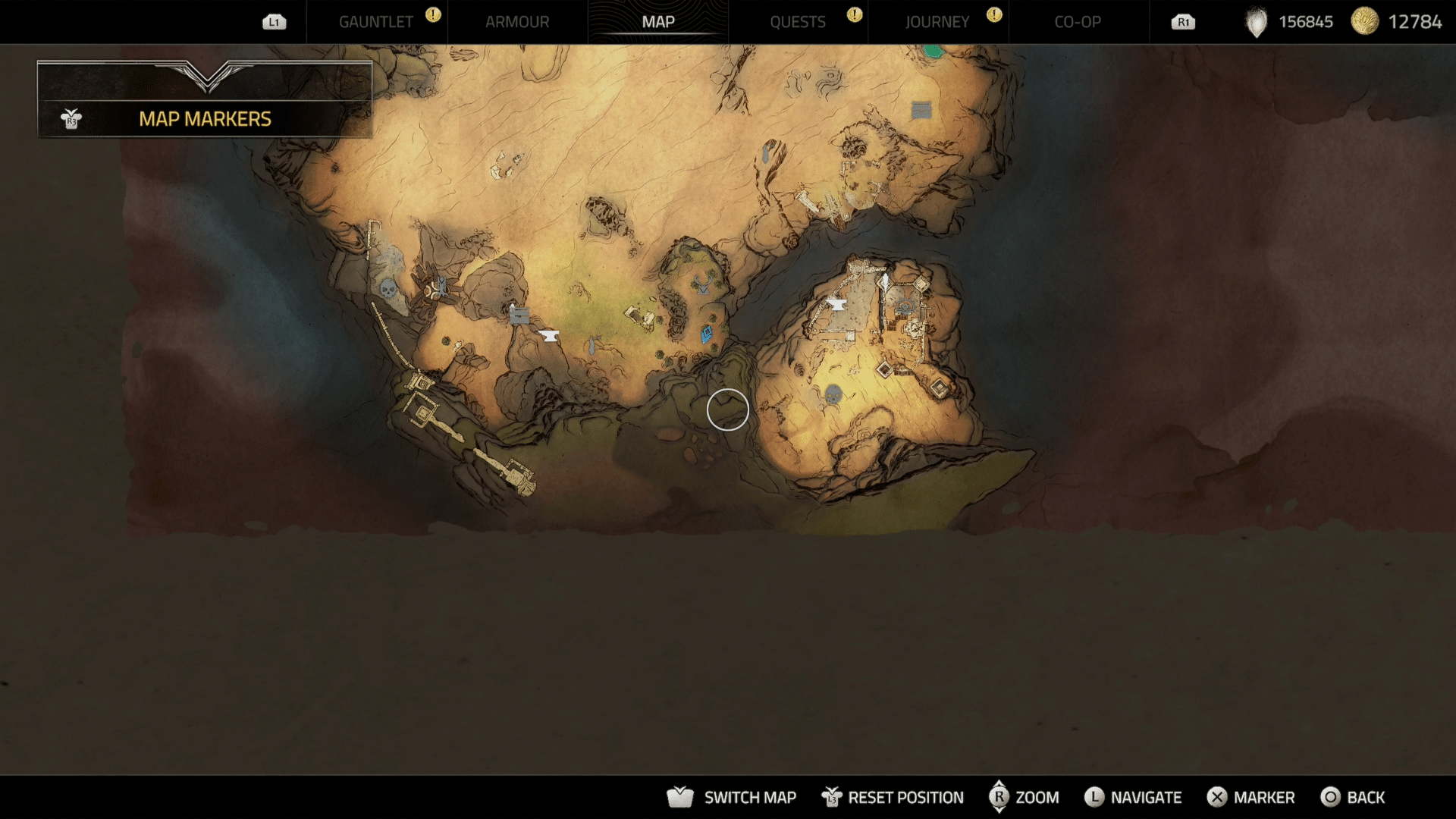1456x819 pixels.
Task: Click the white arrow marker in the eastern ruins
Action: [x=885, y=280]
